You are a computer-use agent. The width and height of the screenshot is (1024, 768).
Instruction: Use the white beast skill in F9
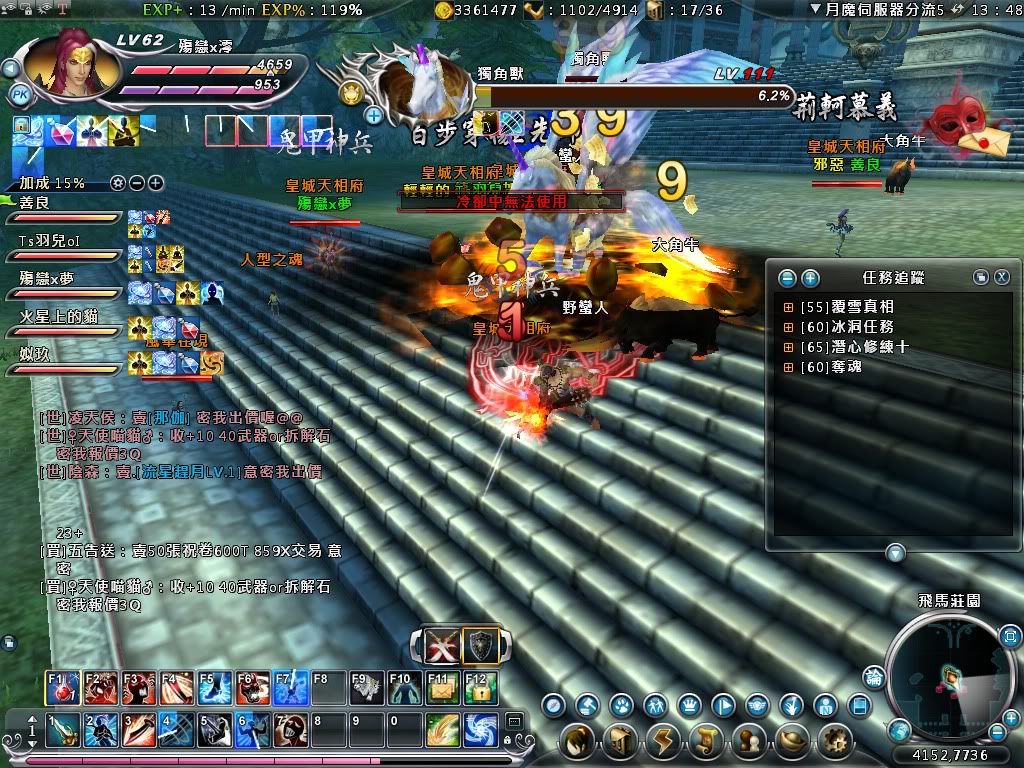click(366, 688)
